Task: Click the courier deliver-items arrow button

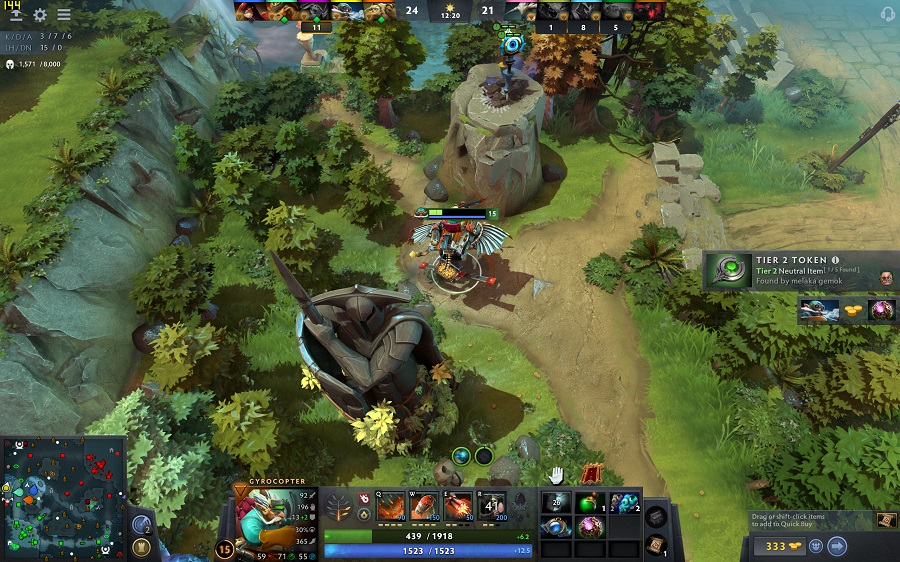Action: [x=838, y=546]
